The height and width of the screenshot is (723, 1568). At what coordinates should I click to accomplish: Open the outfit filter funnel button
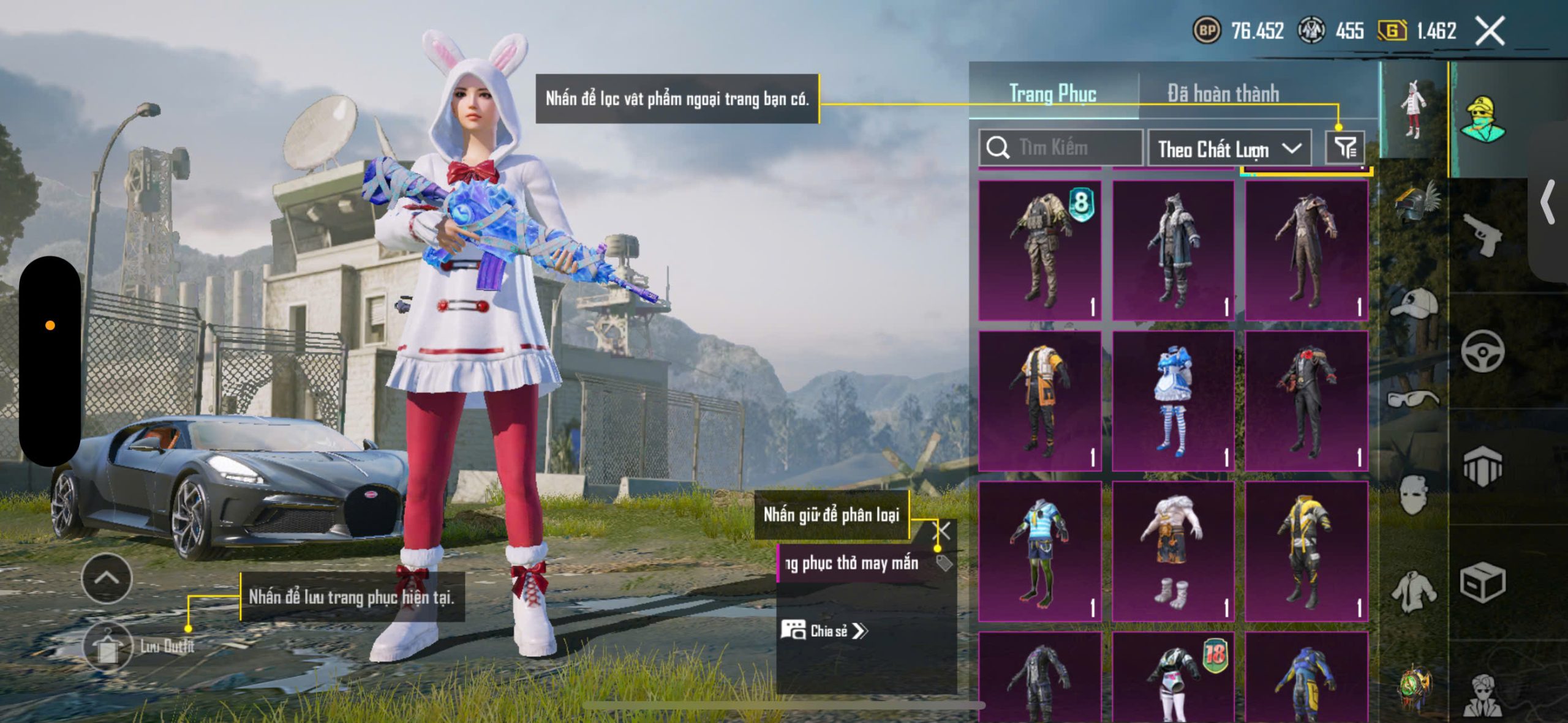click(x=1345, y=148)
